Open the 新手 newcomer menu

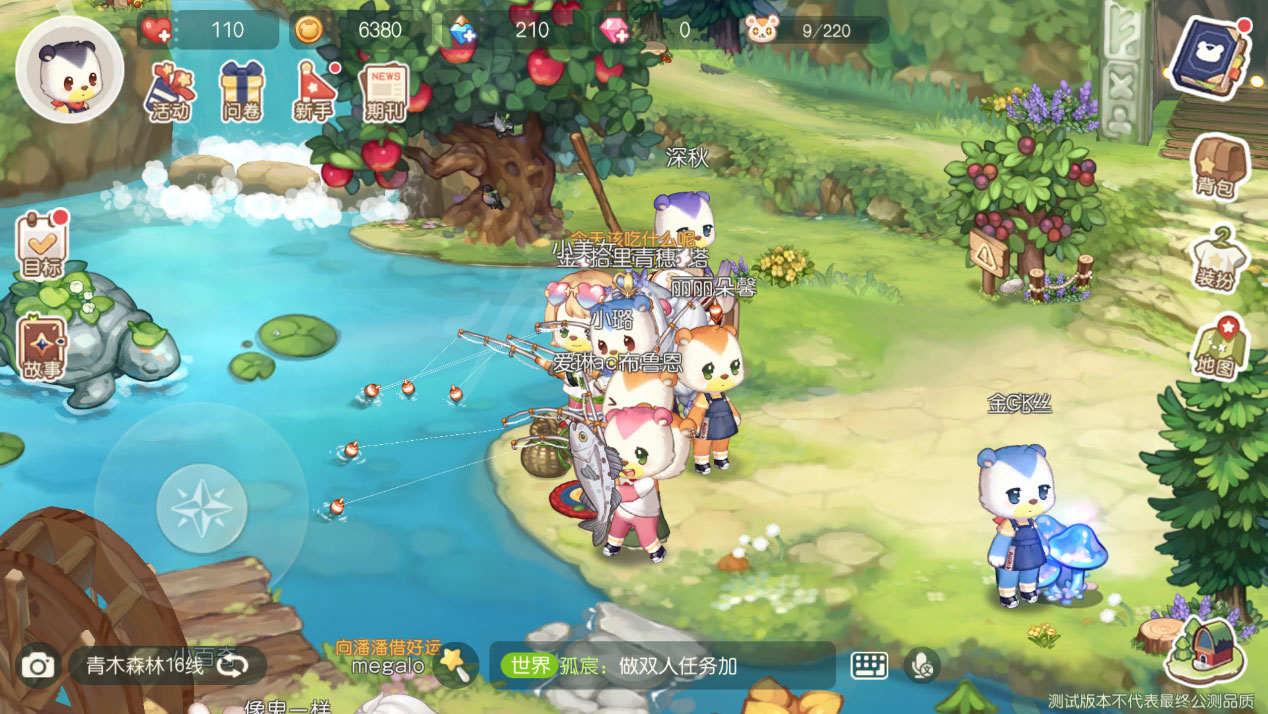click(314, 91)
